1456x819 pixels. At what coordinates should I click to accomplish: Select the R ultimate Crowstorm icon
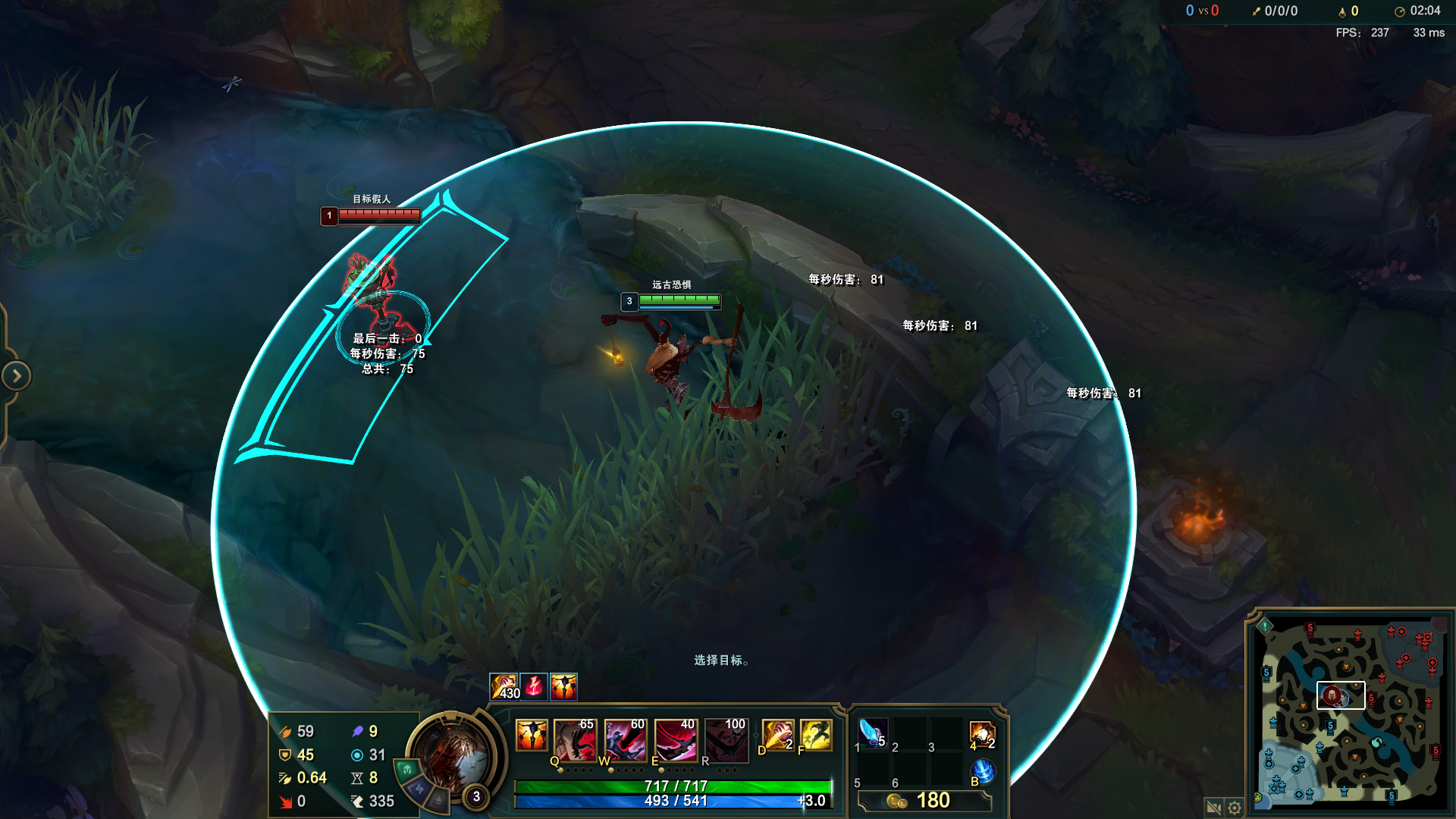tap(726, 739)
